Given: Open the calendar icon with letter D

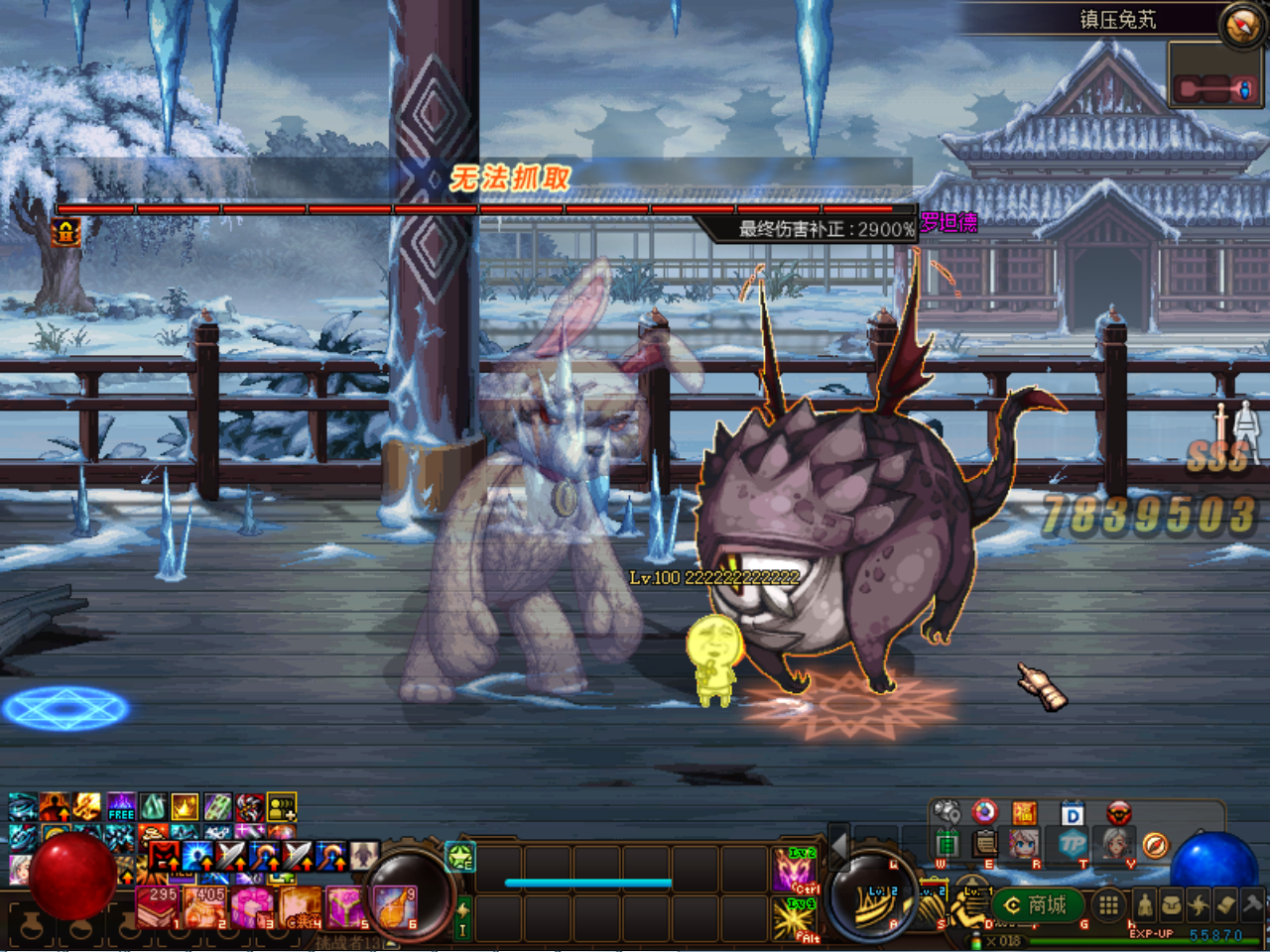Looking at the screenshot, I should pyautogui.click(x=1072, y=814).
